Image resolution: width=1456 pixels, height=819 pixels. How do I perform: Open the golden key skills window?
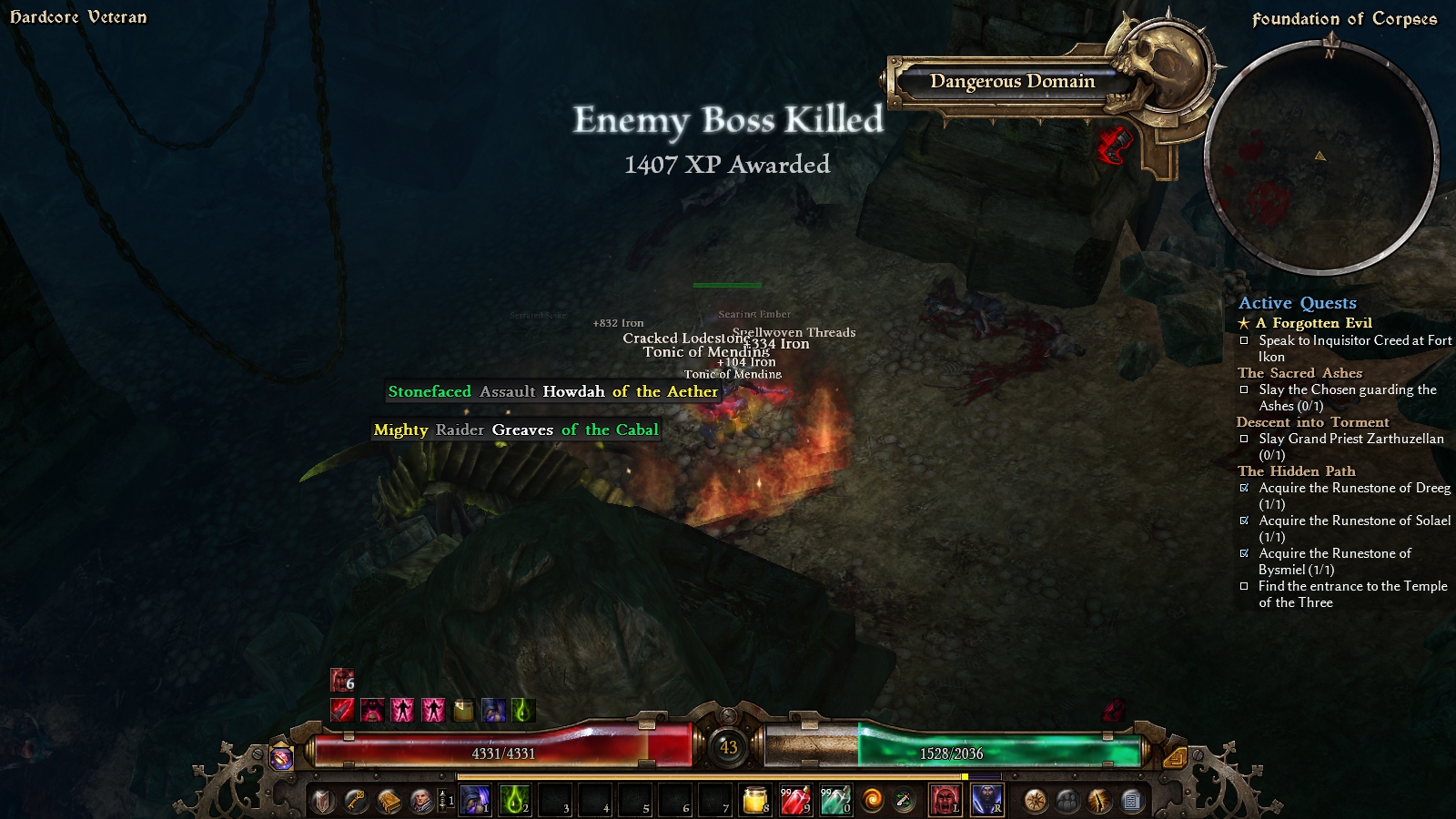coord(356,801)
